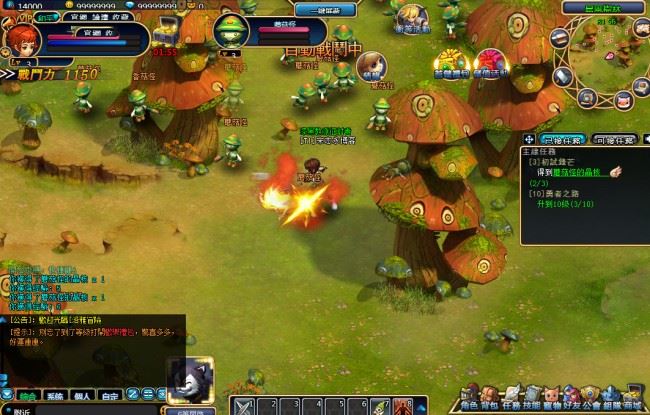Switch to the 自定 chat tab

[110, 396]
